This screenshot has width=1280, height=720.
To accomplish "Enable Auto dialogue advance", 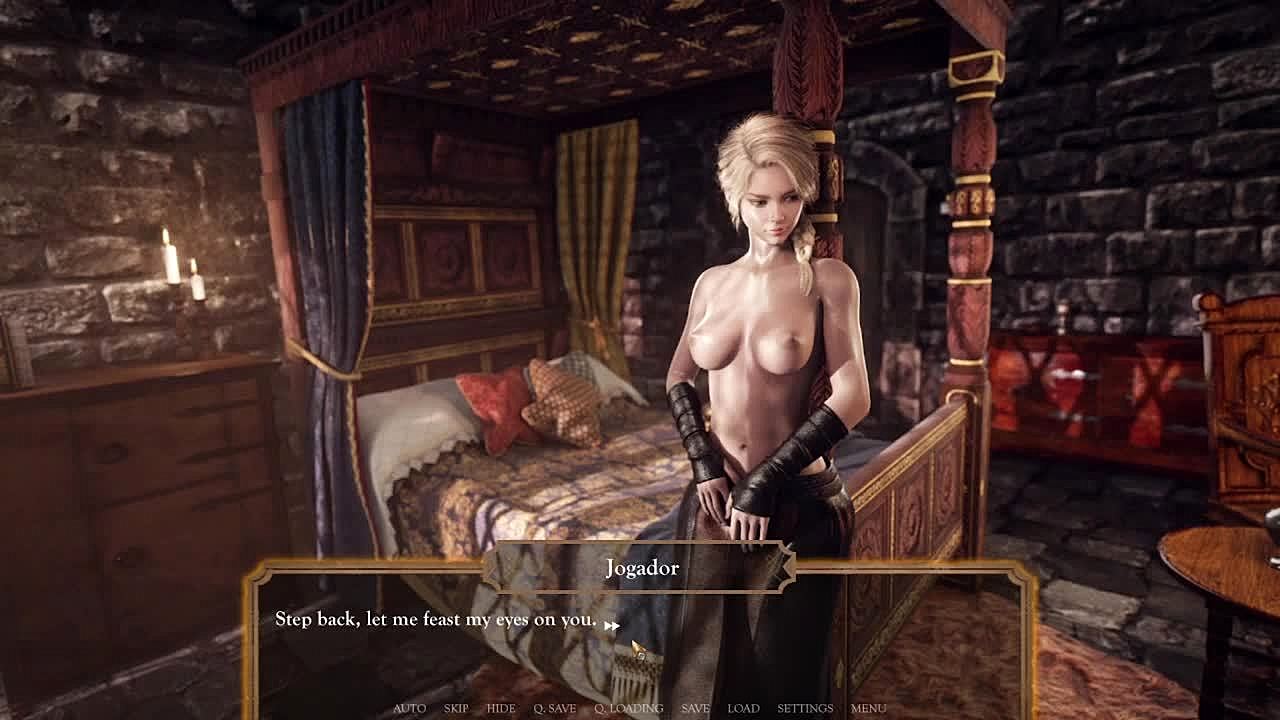I will click(409, 708).
